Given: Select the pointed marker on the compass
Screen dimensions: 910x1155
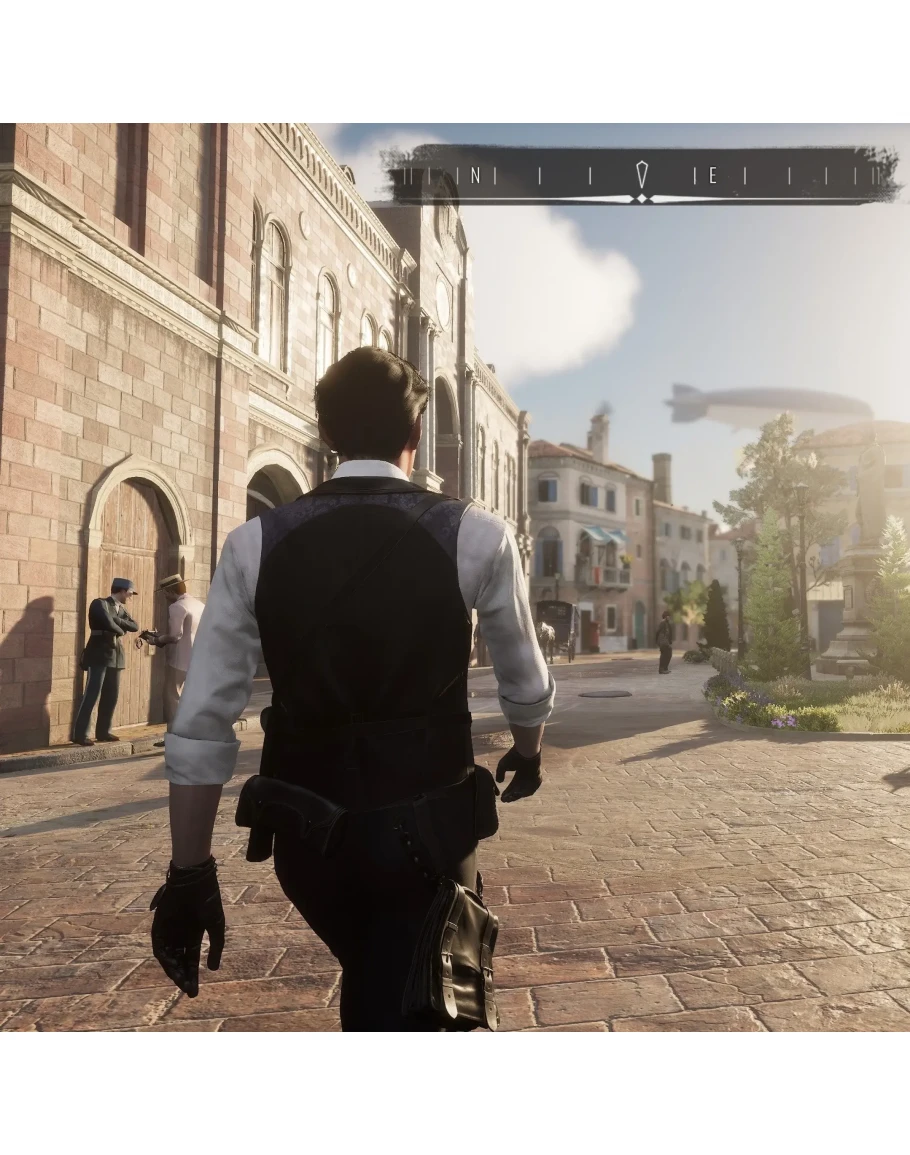Looking at the screenshot, I should (x=642, y=177).
